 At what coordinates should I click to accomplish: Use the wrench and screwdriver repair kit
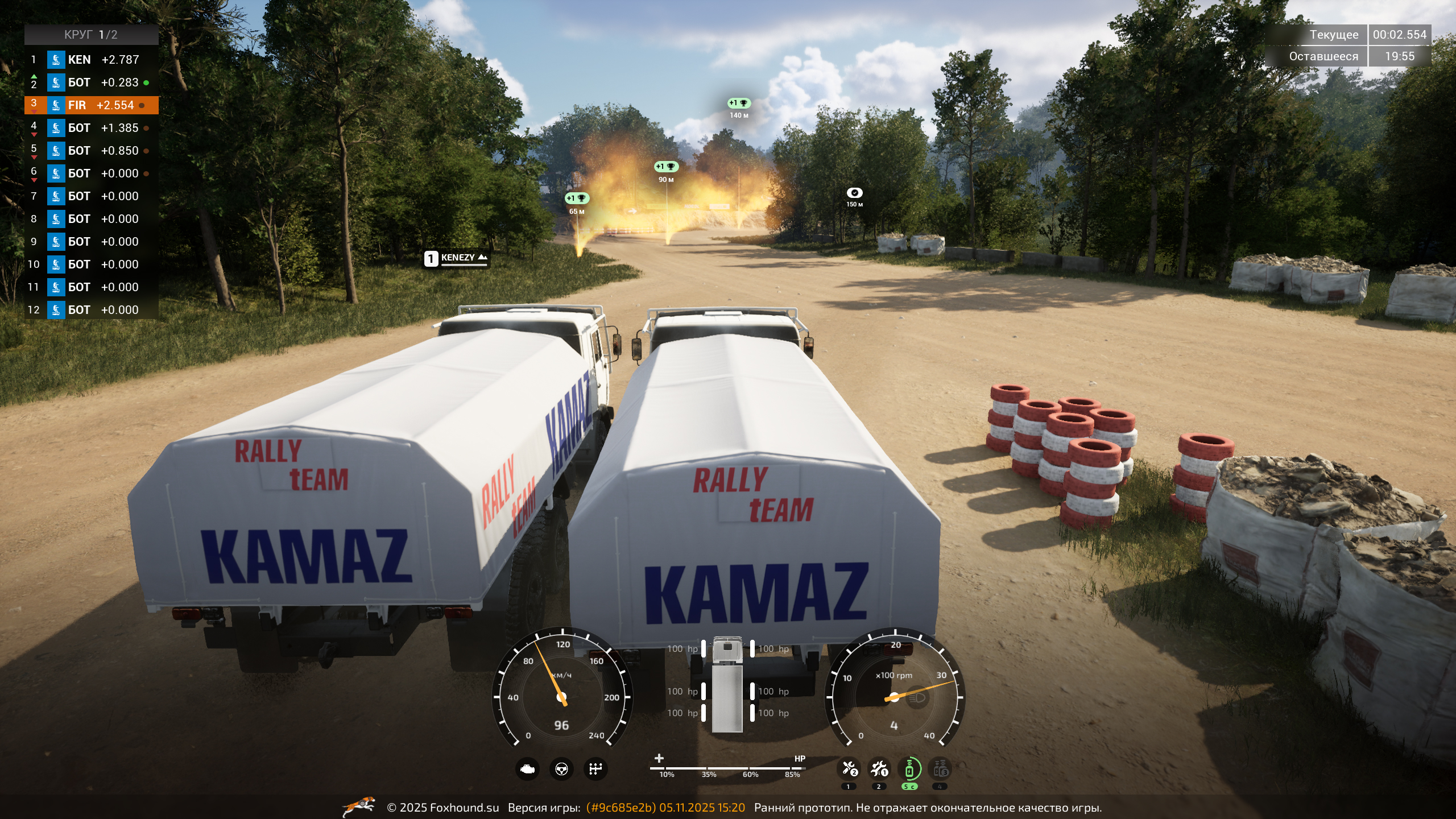pyautogui.click(x=849, y=769)
